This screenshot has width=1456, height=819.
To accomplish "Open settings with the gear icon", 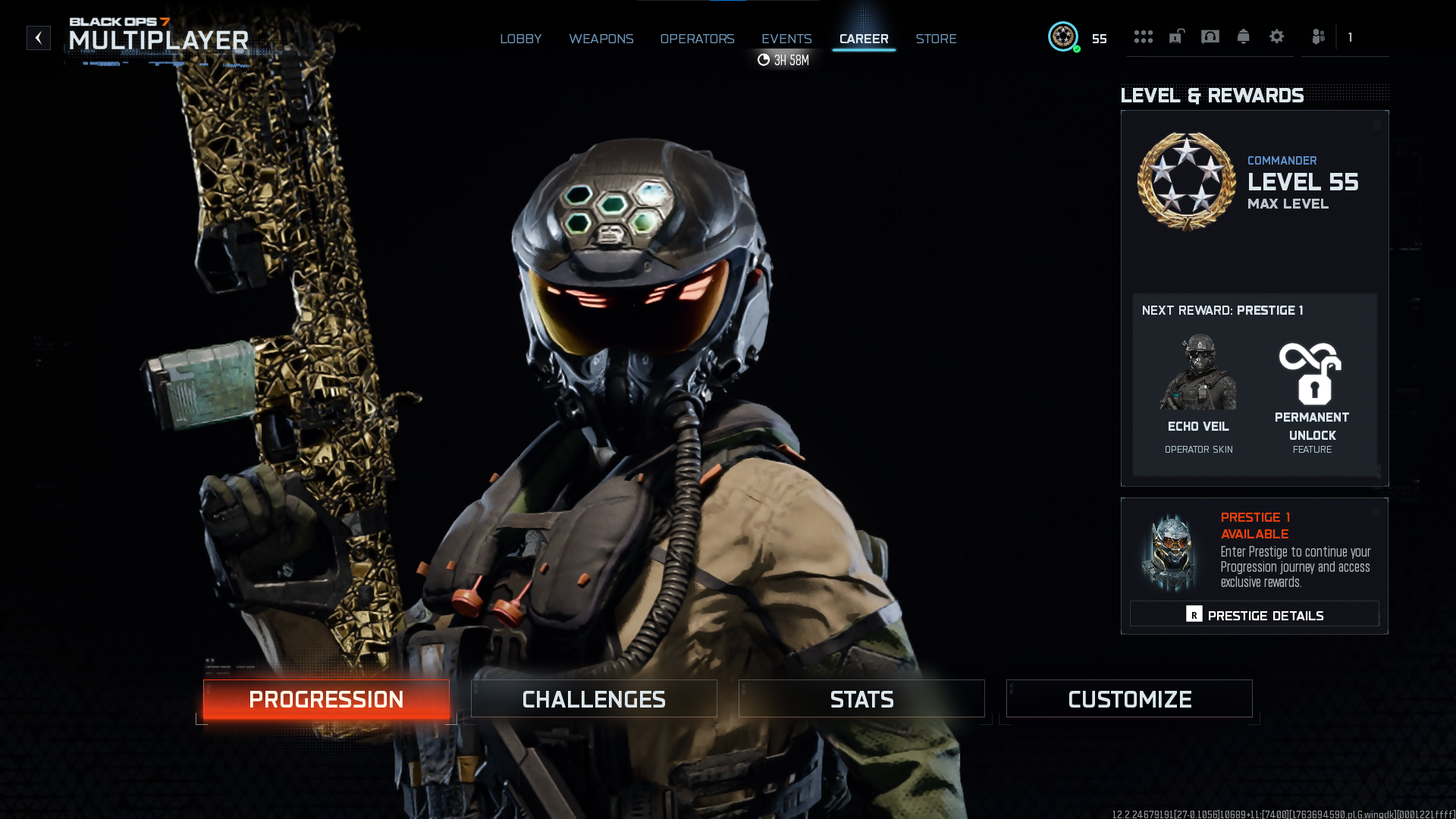I will coord(1277,36).
